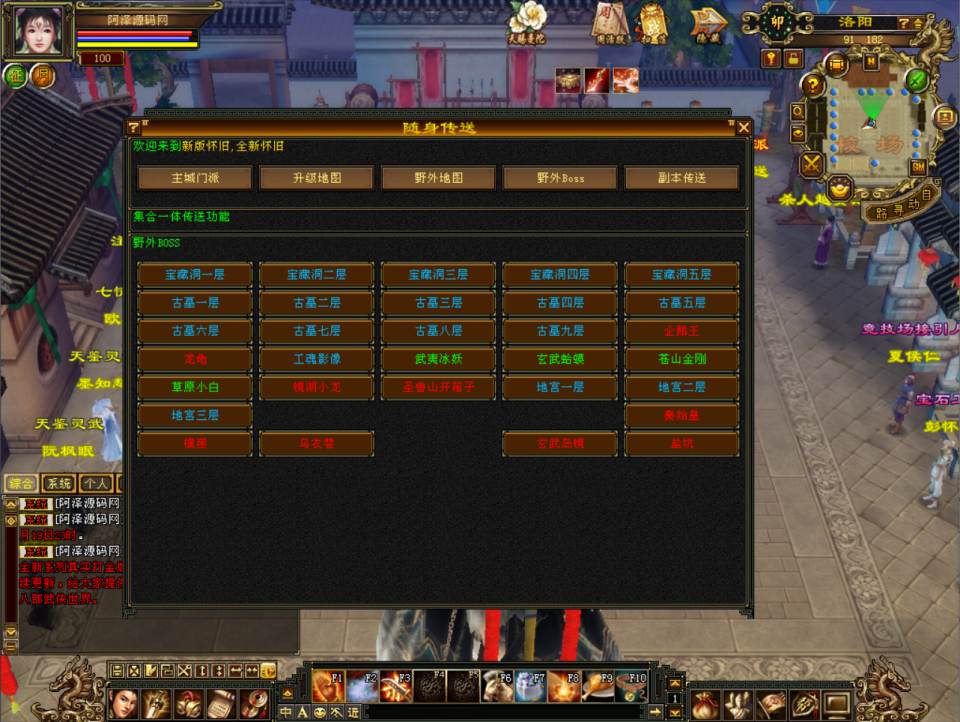The width and height of the screenshot is (960, 722).
Task: Open the crossed swords button beside the minimap
Action: coord(812,163)
